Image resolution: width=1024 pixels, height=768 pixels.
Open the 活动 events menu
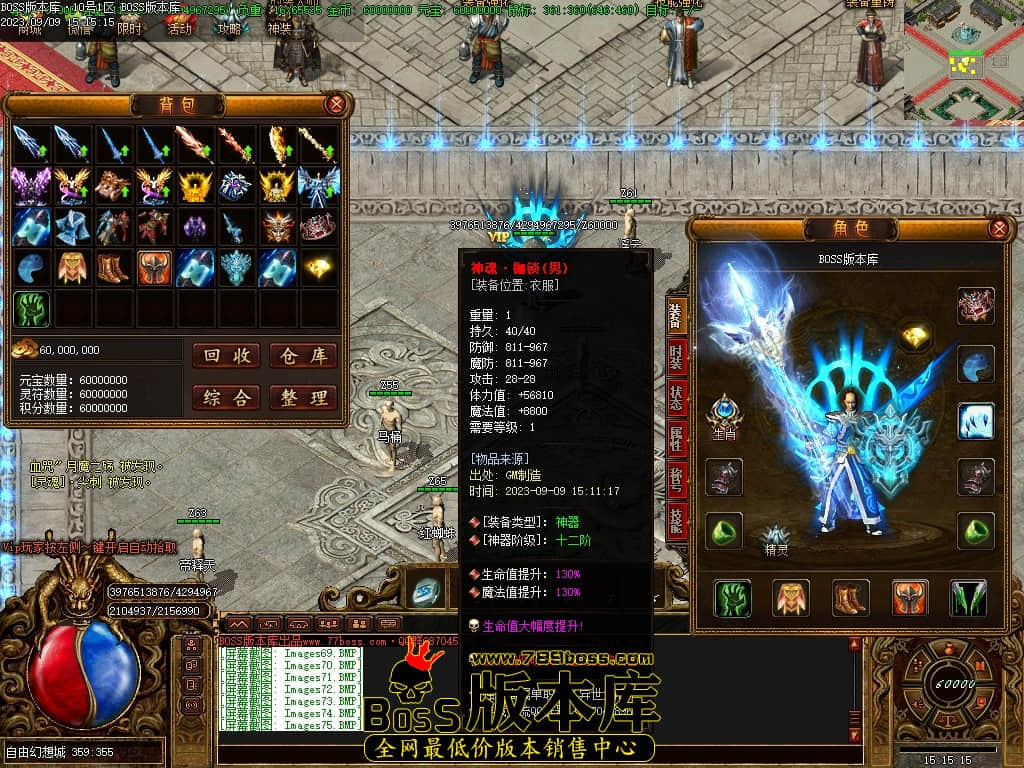180,29
